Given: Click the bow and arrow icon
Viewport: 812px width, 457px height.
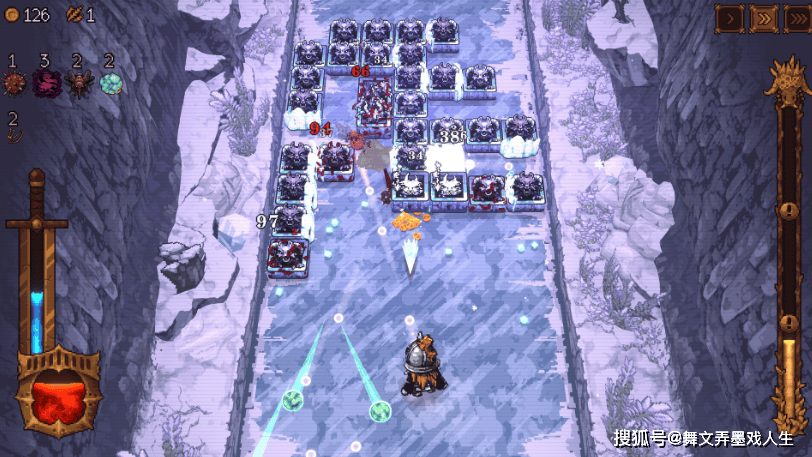Looking at the screenshot, I should [x=13, y=135].
